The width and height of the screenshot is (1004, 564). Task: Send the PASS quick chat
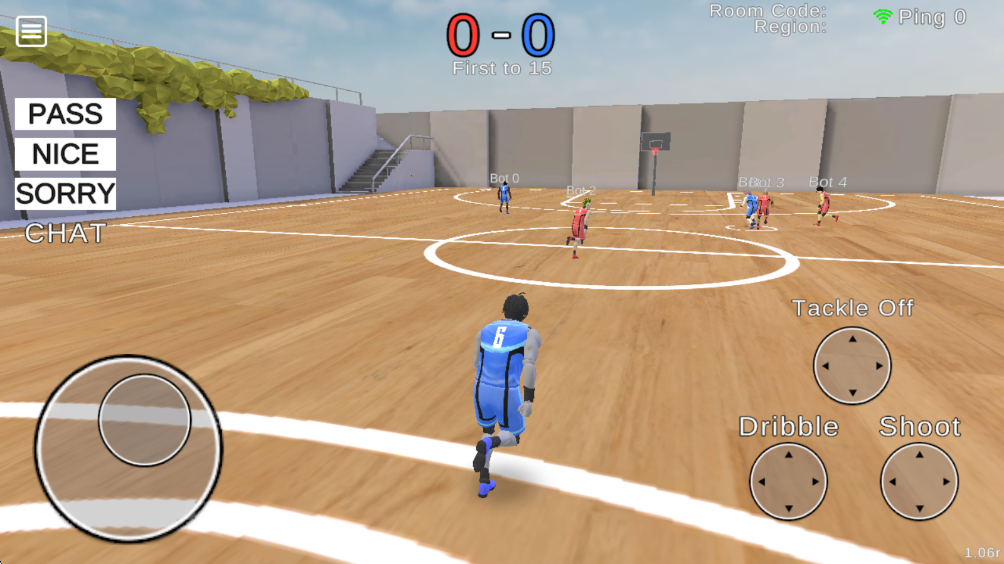point(66,114)
